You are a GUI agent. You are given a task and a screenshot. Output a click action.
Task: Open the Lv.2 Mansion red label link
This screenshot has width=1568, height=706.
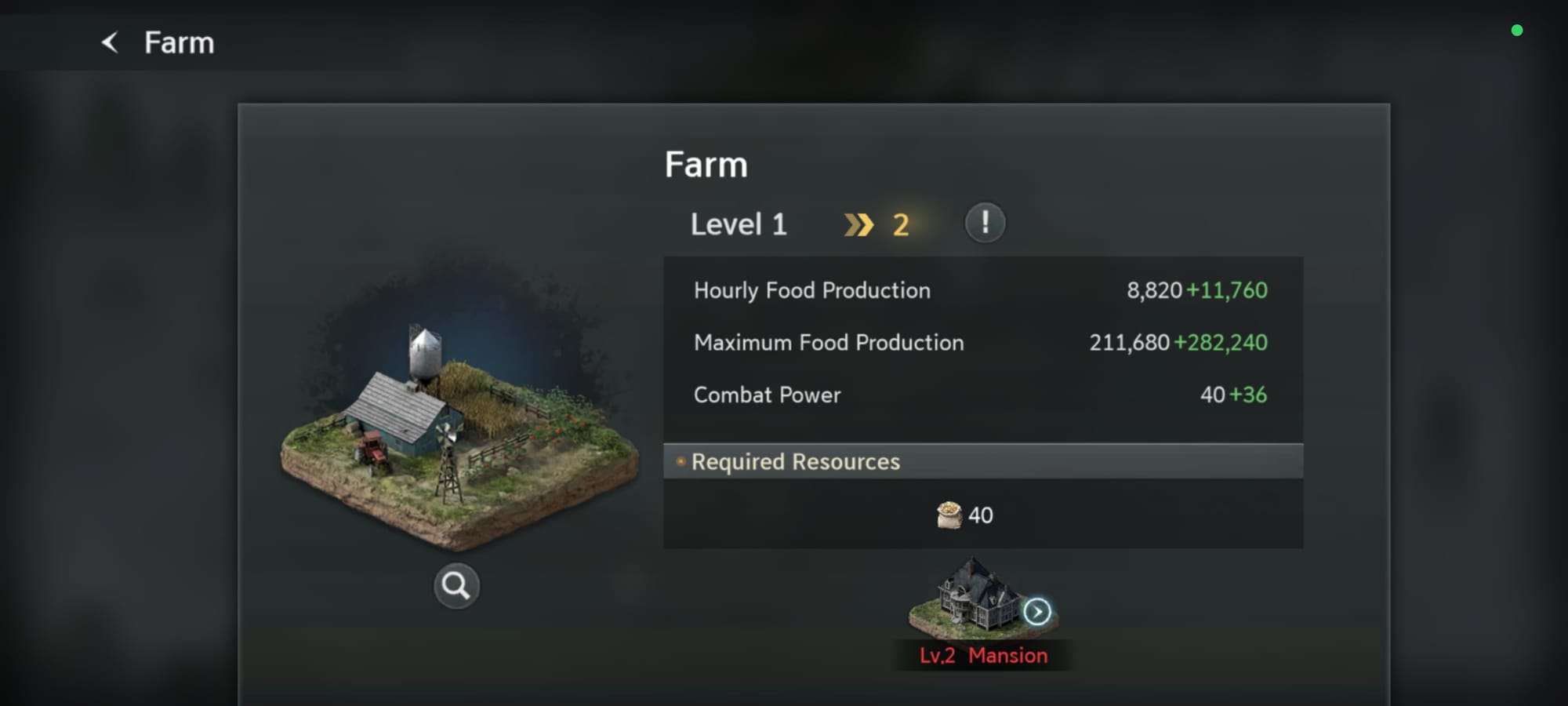click(x=984, y=655)
